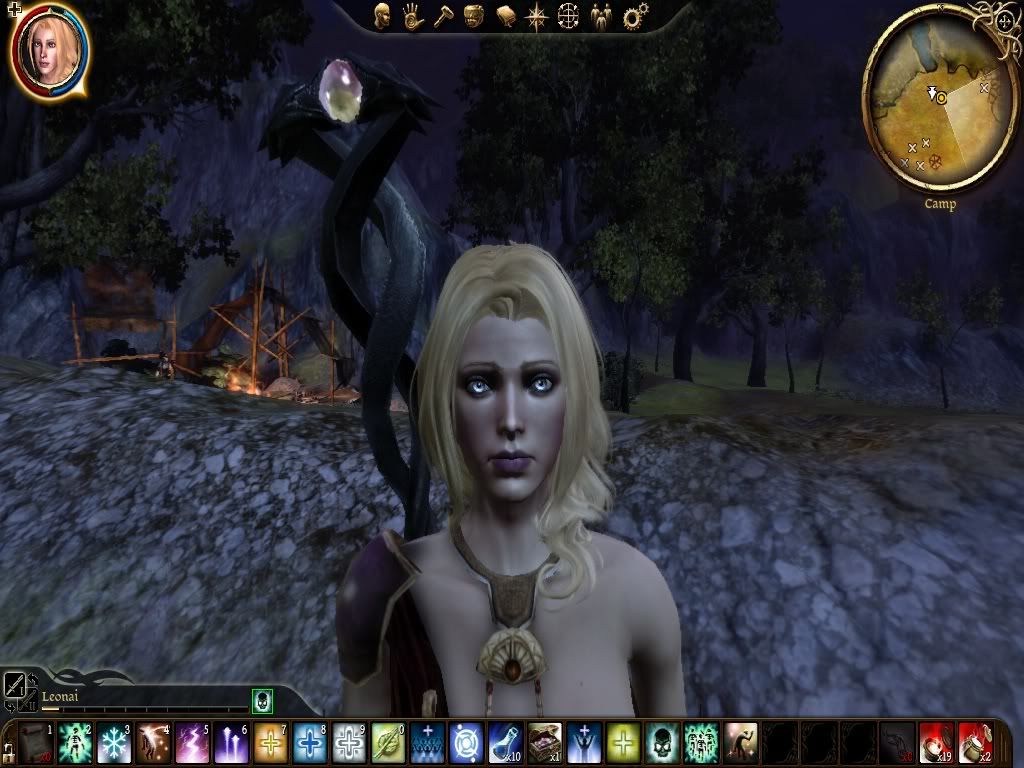Open the inventory backpack icon
Image resolution: width=1024 pixels, height=768 pixels.
tap(475, 16)
